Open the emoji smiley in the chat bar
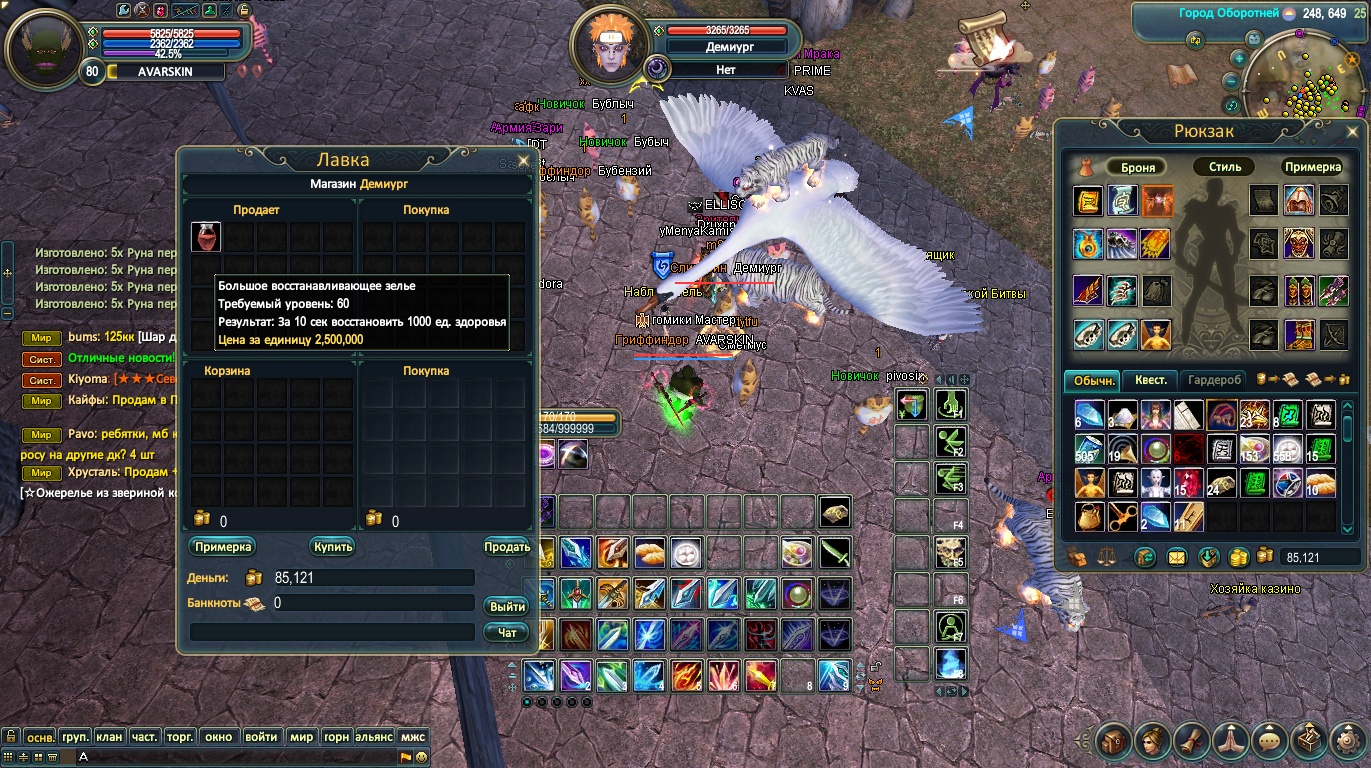 pos(422,757)
